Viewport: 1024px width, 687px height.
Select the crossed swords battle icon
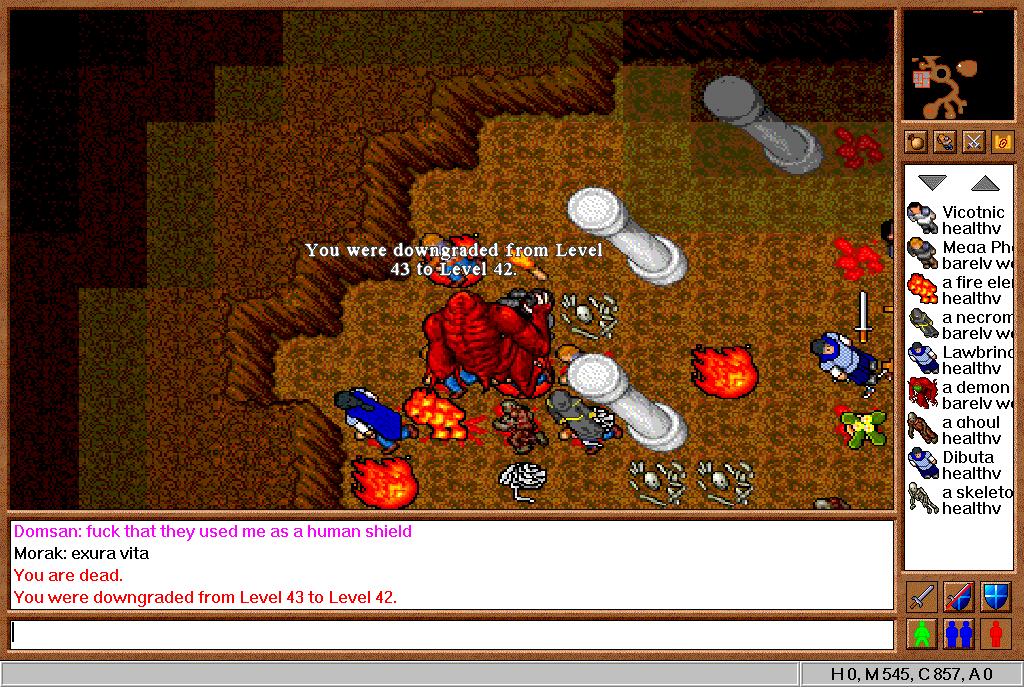[973, 142]
